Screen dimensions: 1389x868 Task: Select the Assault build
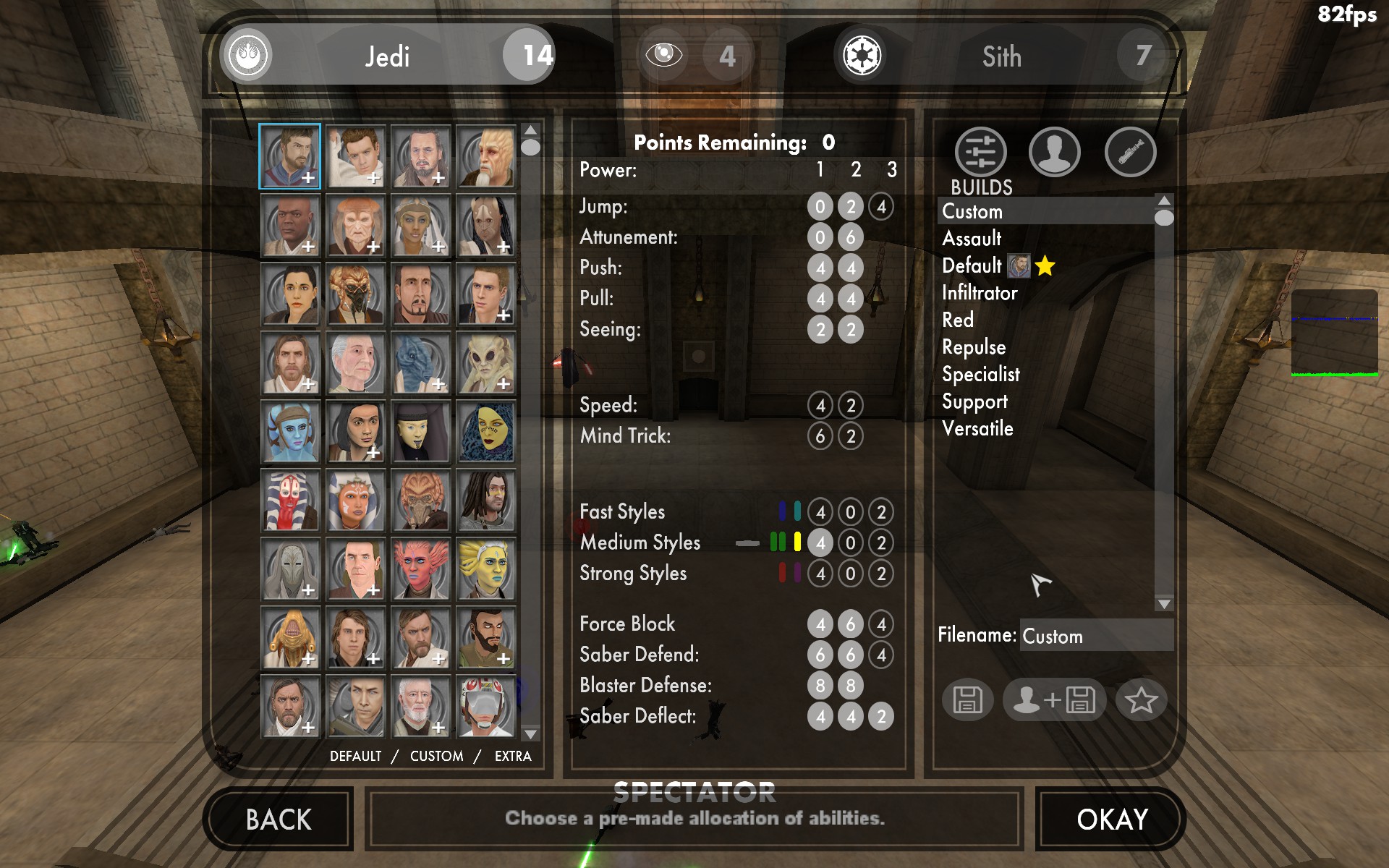[972, 239]
